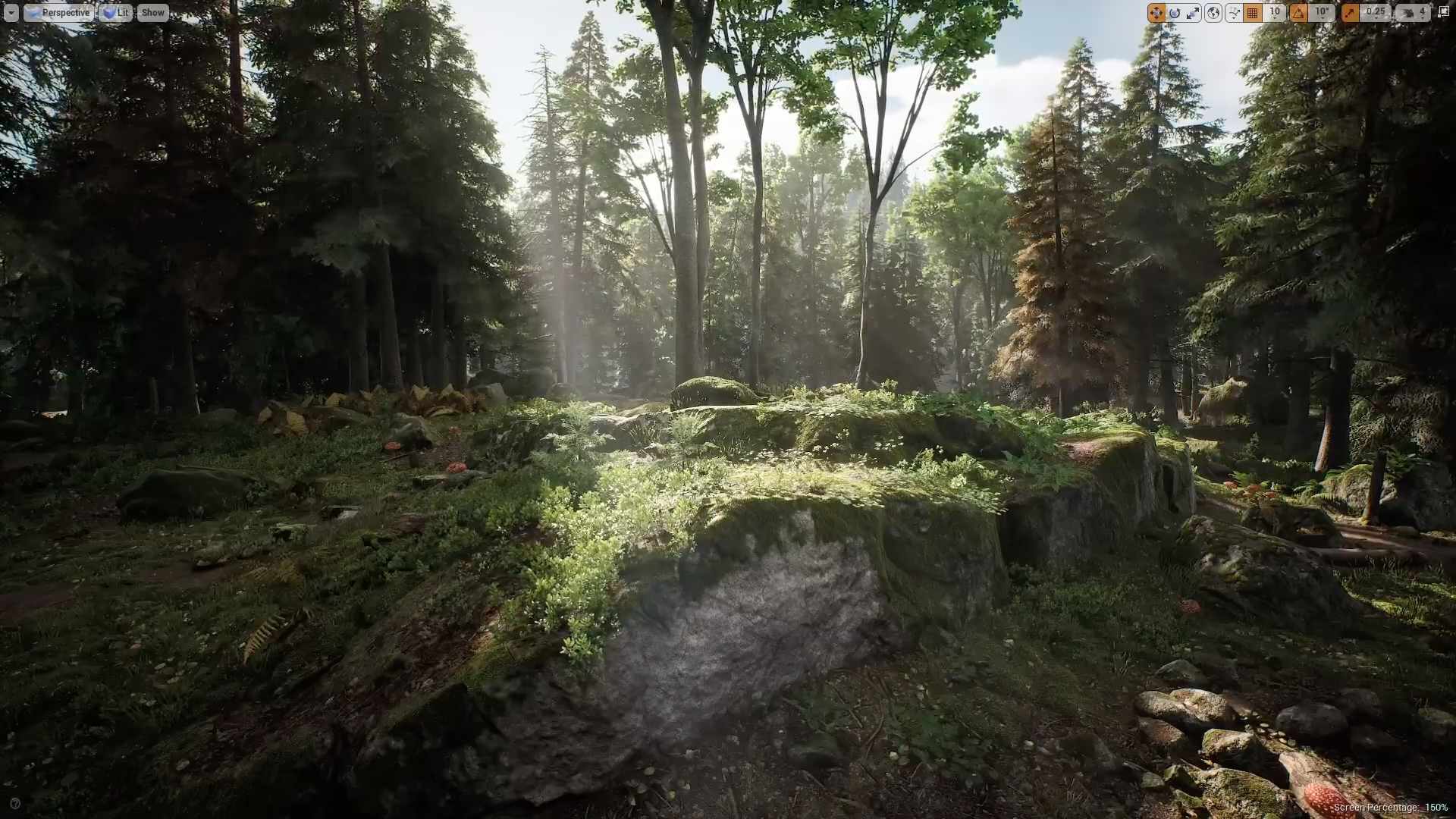Click the camera speed value 4
This screenshot has width=1456, height=819.
(x=1423, y=12)
